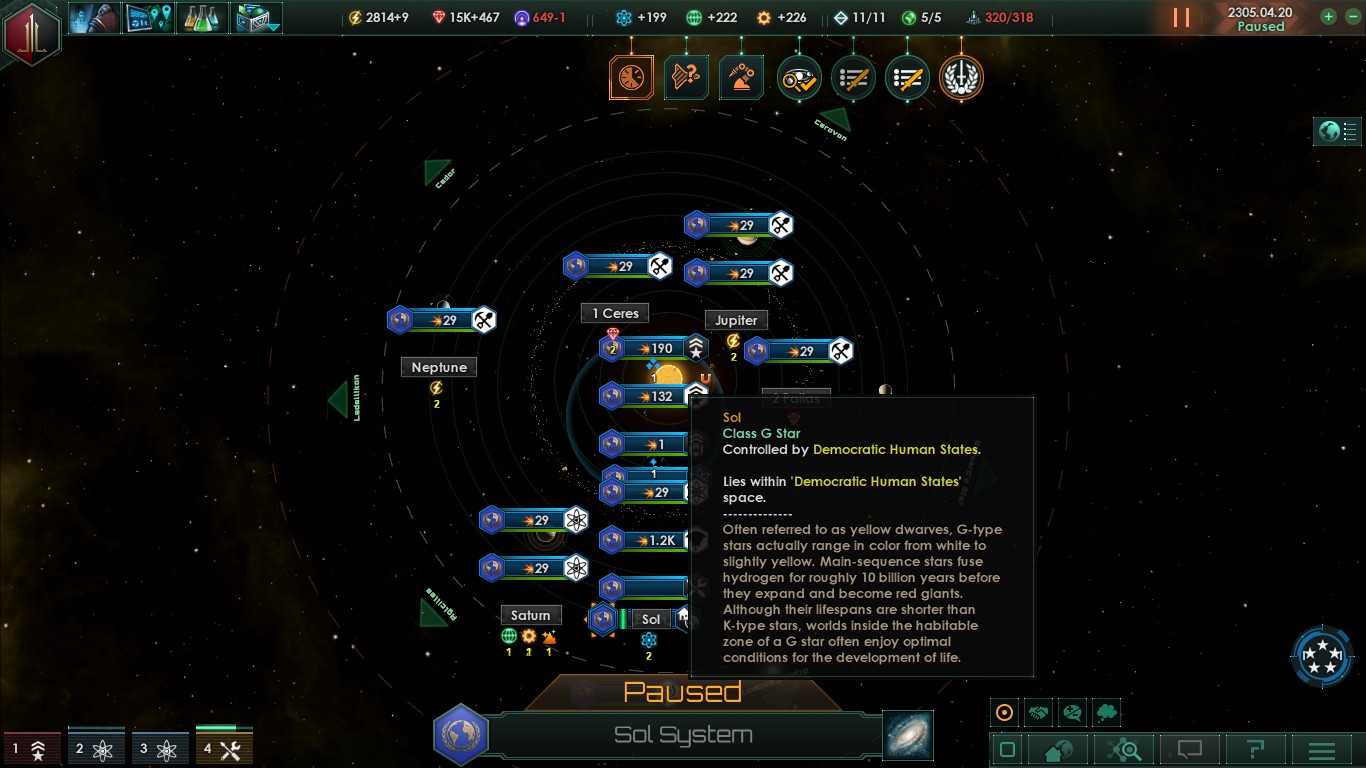Toggle the orange pause button
Viewport: 1366px width, 768px height.
coord(1181,18)
